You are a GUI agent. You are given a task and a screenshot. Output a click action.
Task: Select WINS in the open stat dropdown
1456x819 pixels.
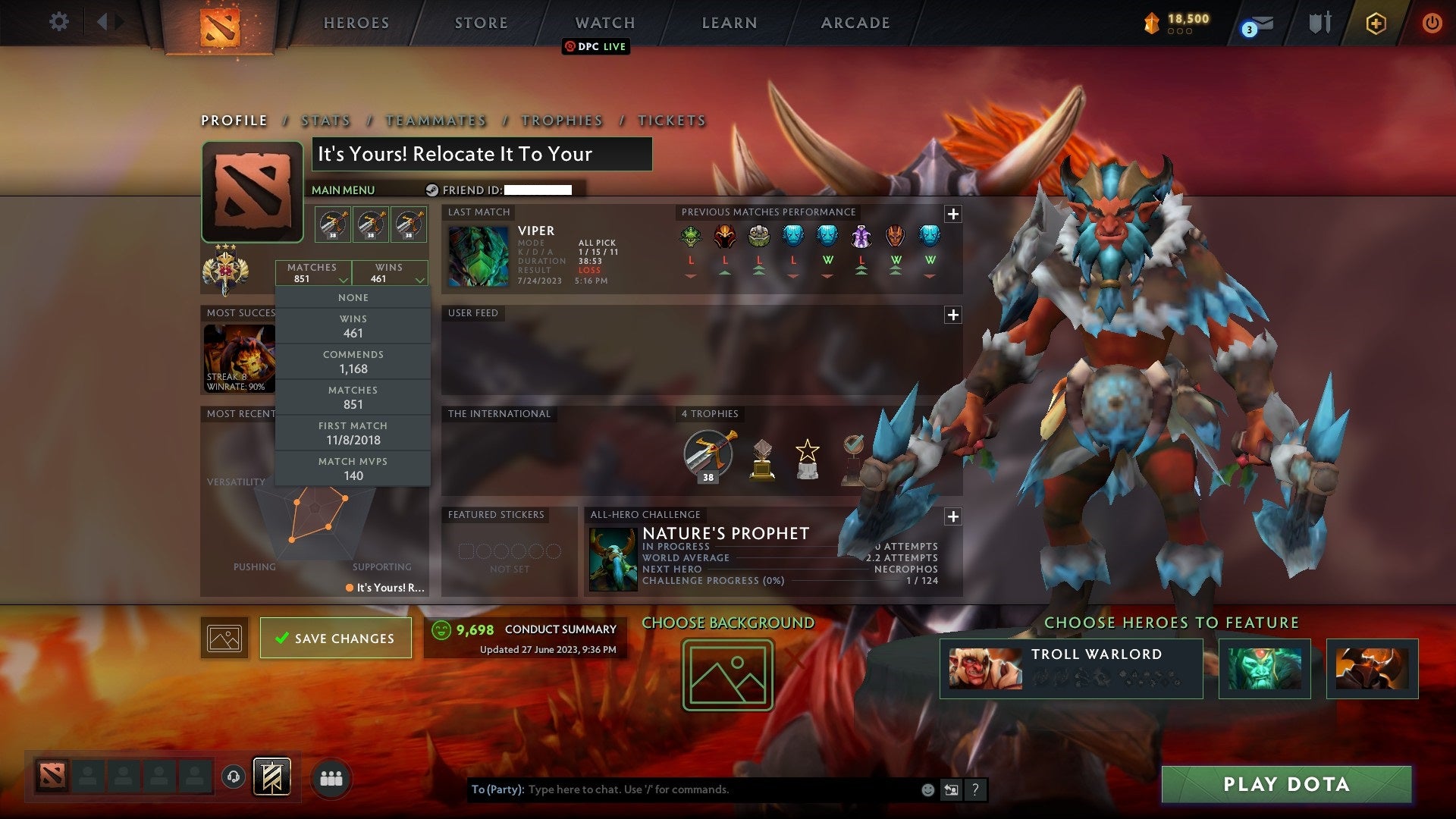coord(353,325)
